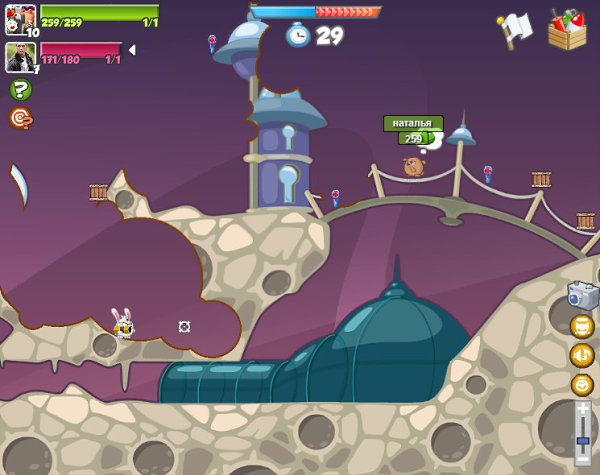Select the opponent photo avatar with level 7
The image size is (600, 475).
coord(20,56)
